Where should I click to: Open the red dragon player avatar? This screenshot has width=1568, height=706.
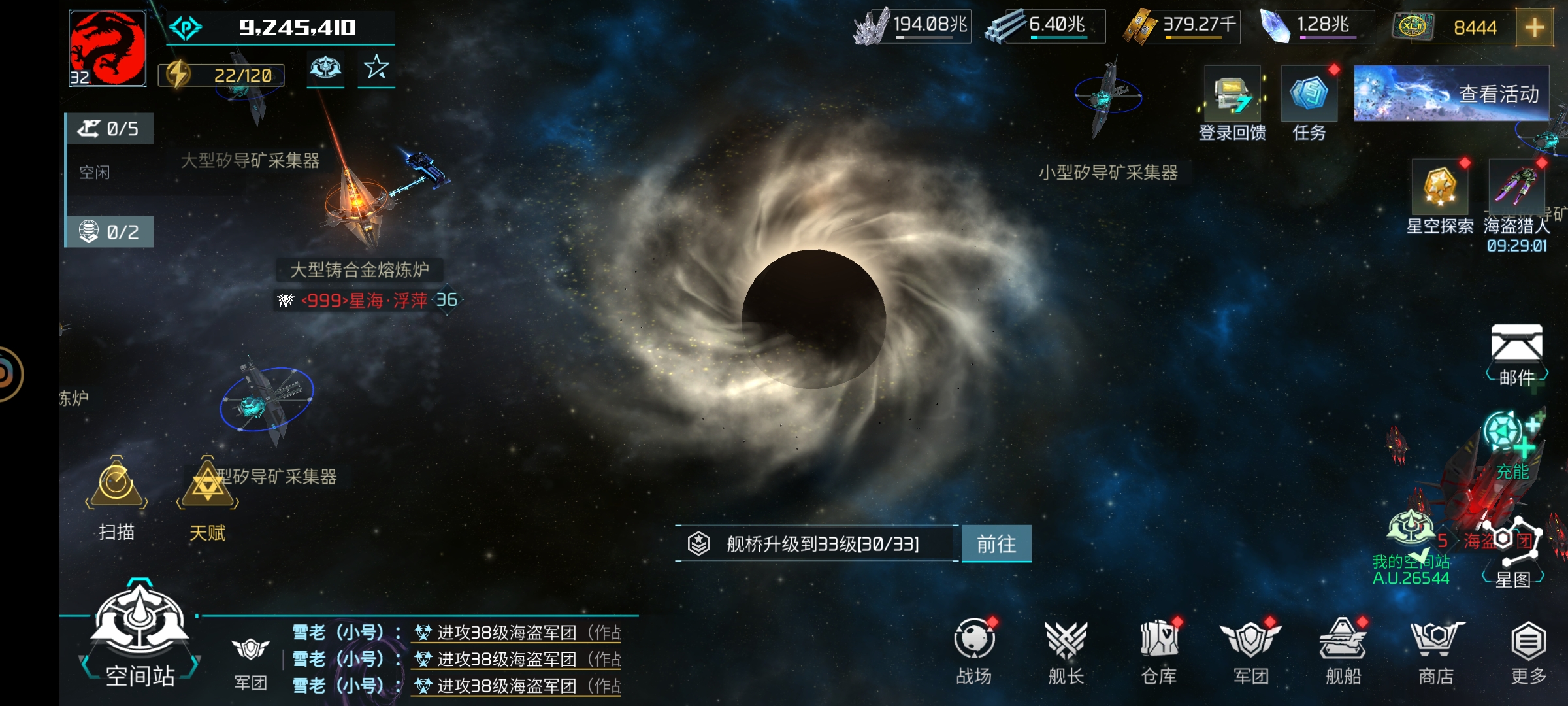coord(108,48)
